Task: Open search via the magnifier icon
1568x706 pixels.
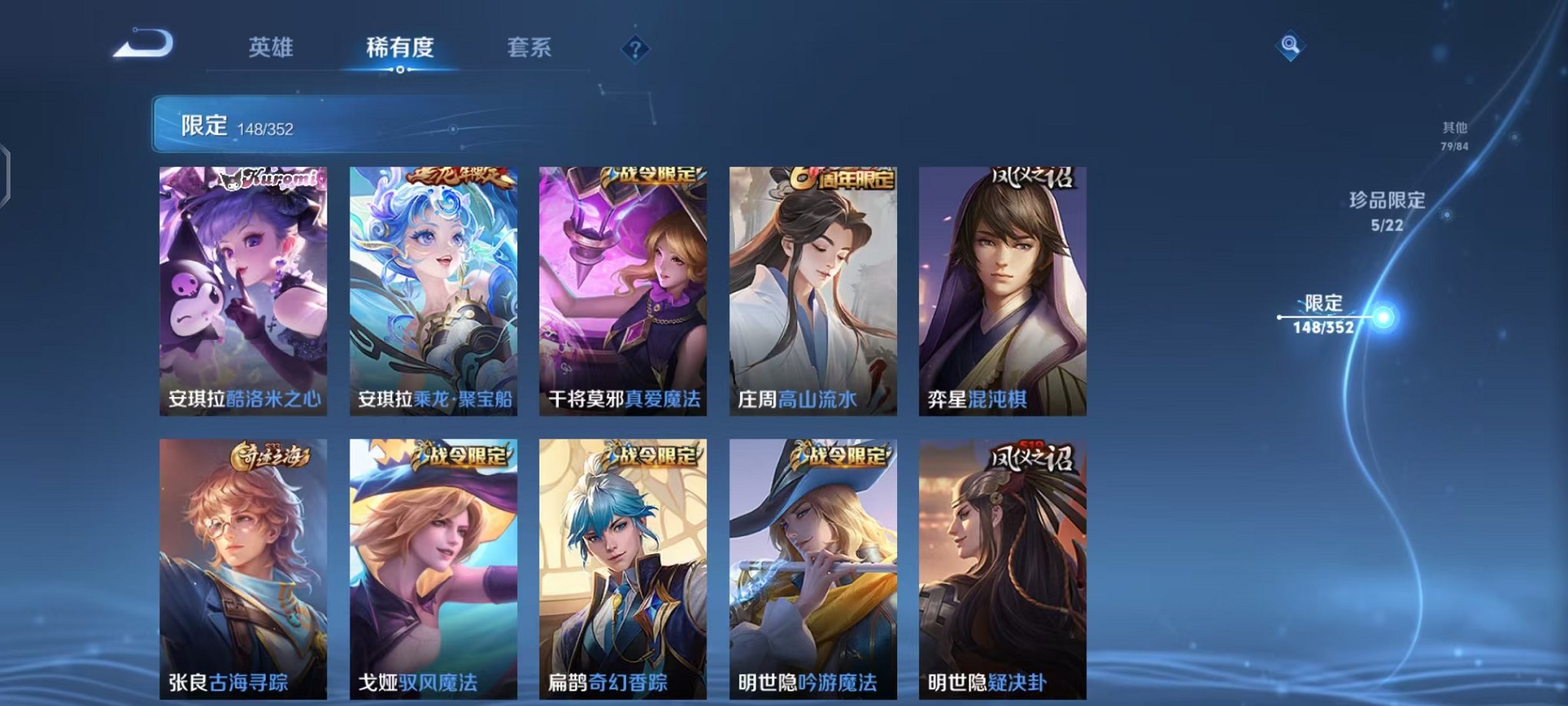Action: click(1290, 46)
